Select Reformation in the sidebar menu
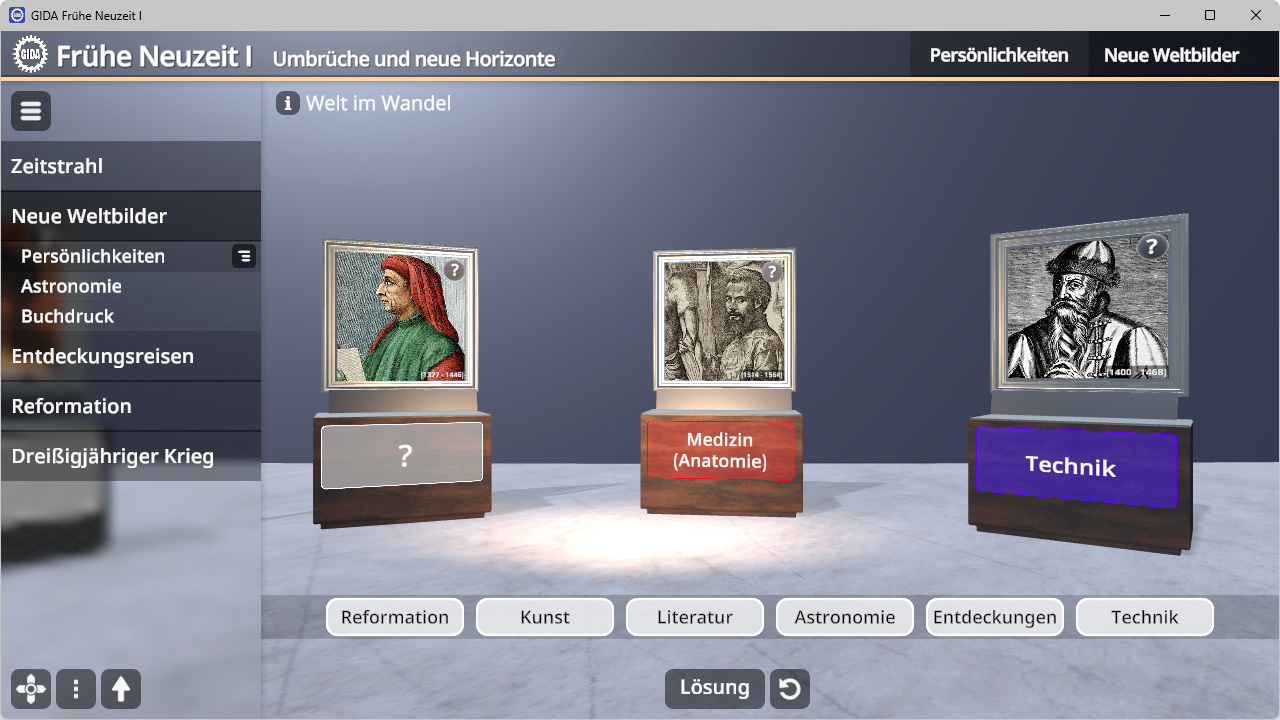The image size is (1280, 720). tap(71, 406)
